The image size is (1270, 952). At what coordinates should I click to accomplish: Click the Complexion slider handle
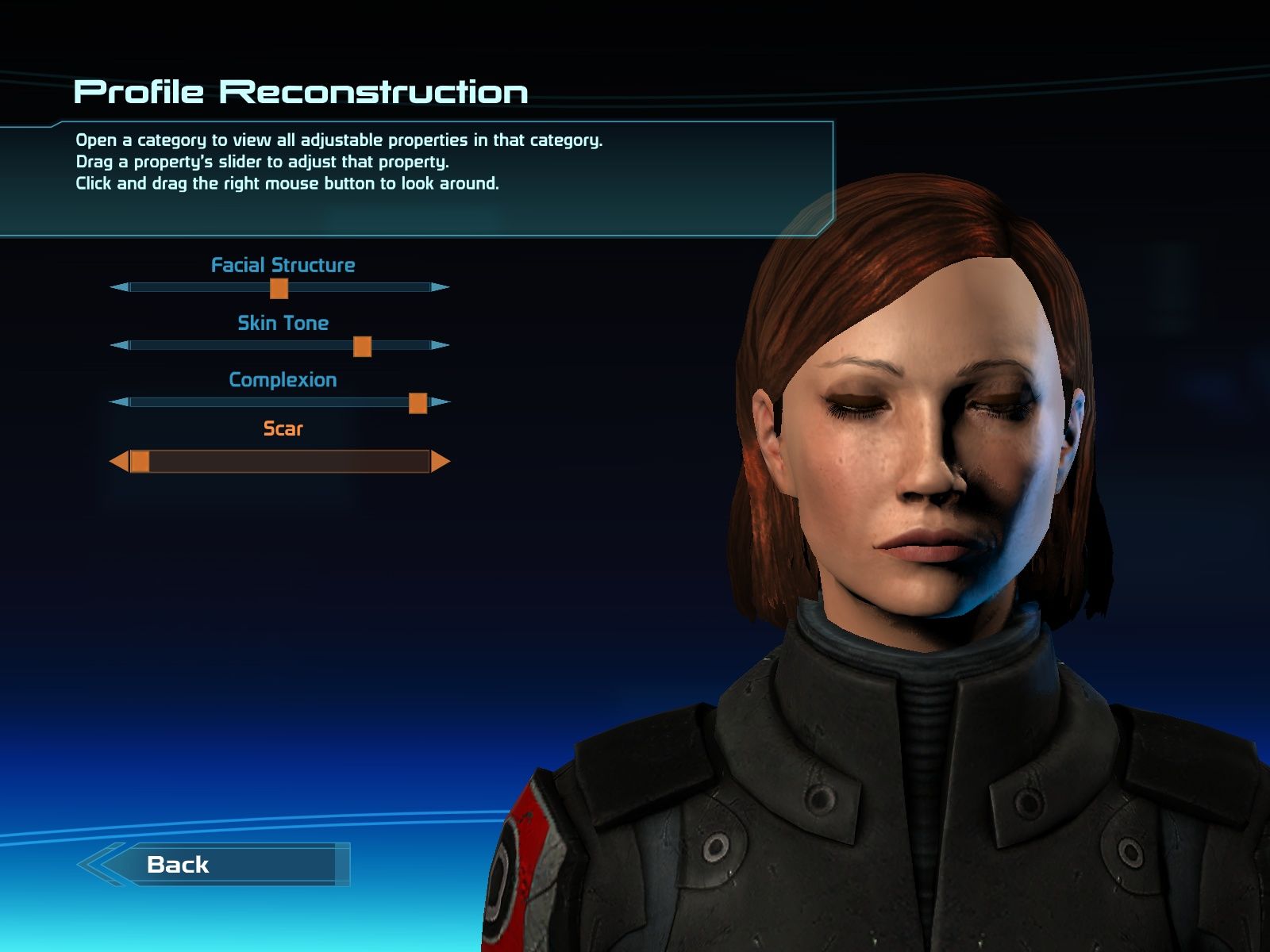[418, 403]
